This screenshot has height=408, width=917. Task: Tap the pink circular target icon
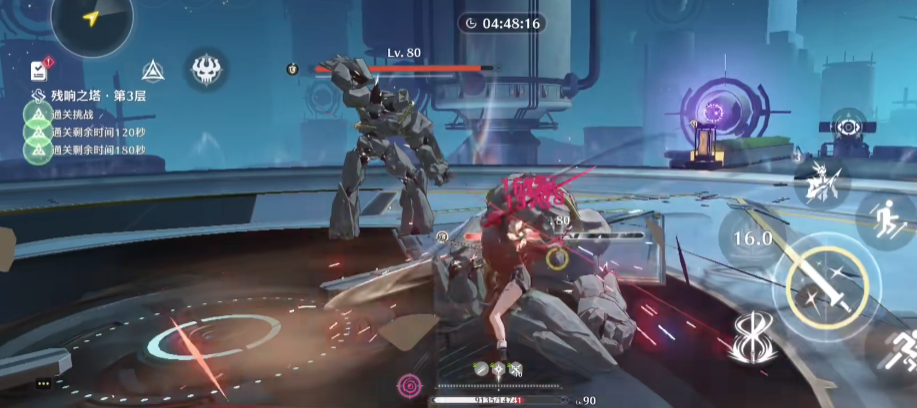[x=408, y=383]
